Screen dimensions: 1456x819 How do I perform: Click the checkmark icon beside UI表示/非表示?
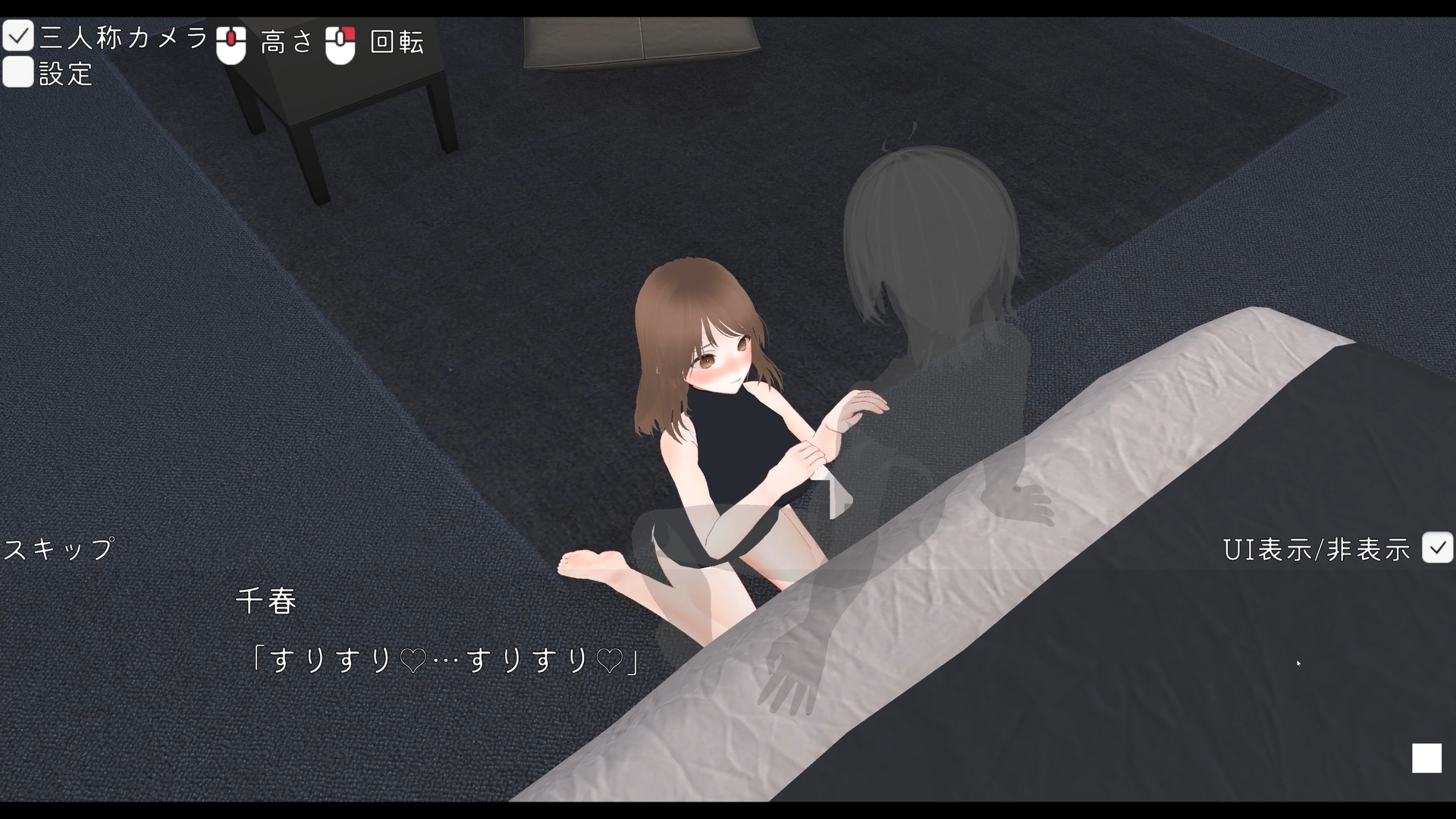pyautogui.click(x=1439, y=548)
